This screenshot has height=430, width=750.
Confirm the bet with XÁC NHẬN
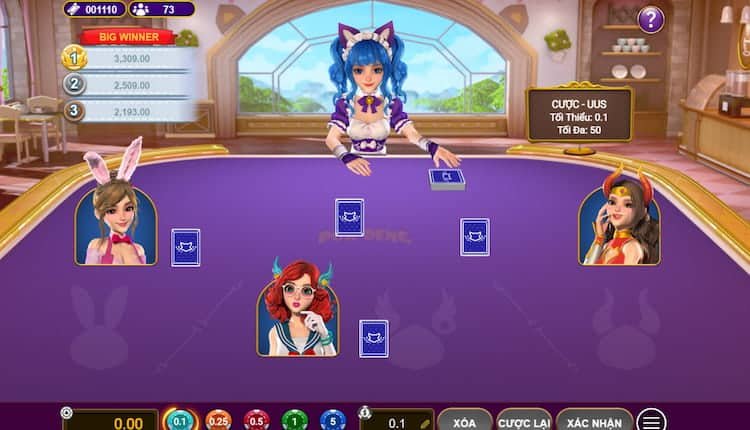point(595,421)
